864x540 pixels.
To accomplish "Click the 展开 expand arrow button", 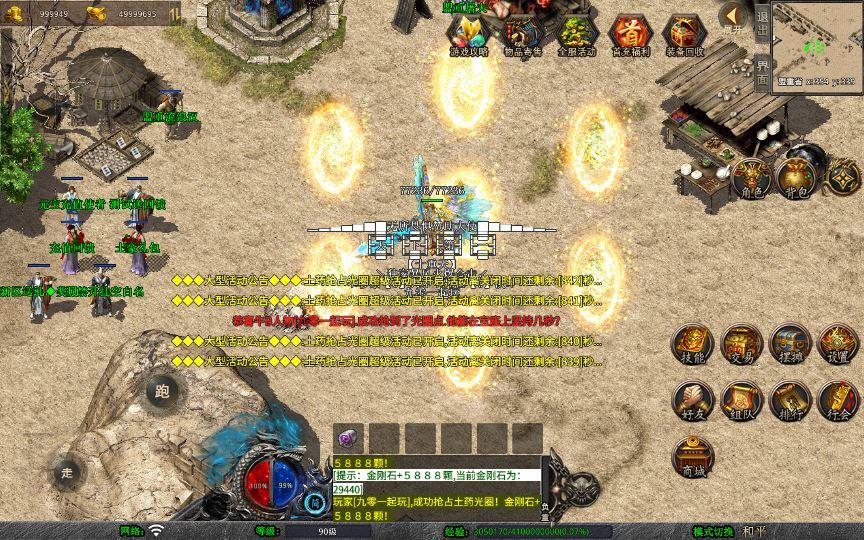I will point(734,20).
